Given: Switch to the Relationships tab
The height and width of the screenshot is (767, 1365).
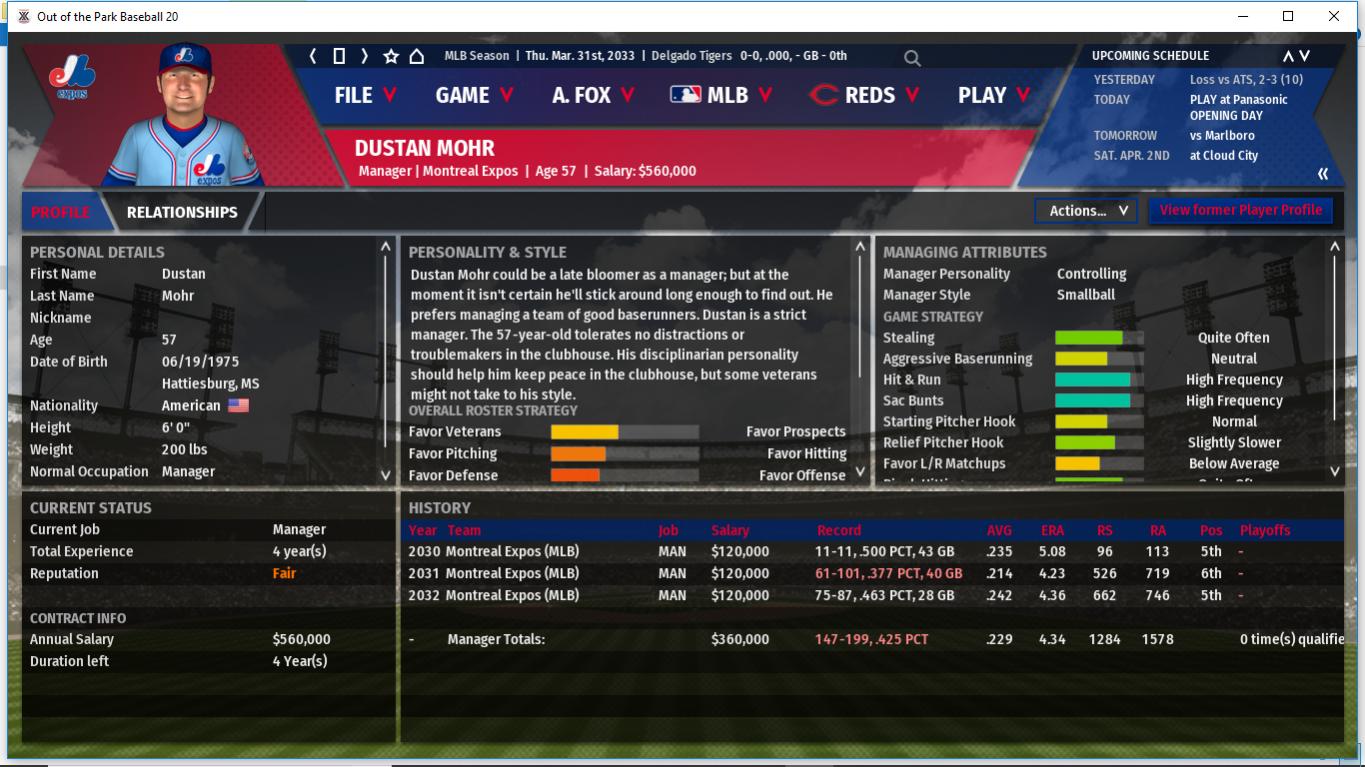Looking at the screenshot, I should point(182,212).
